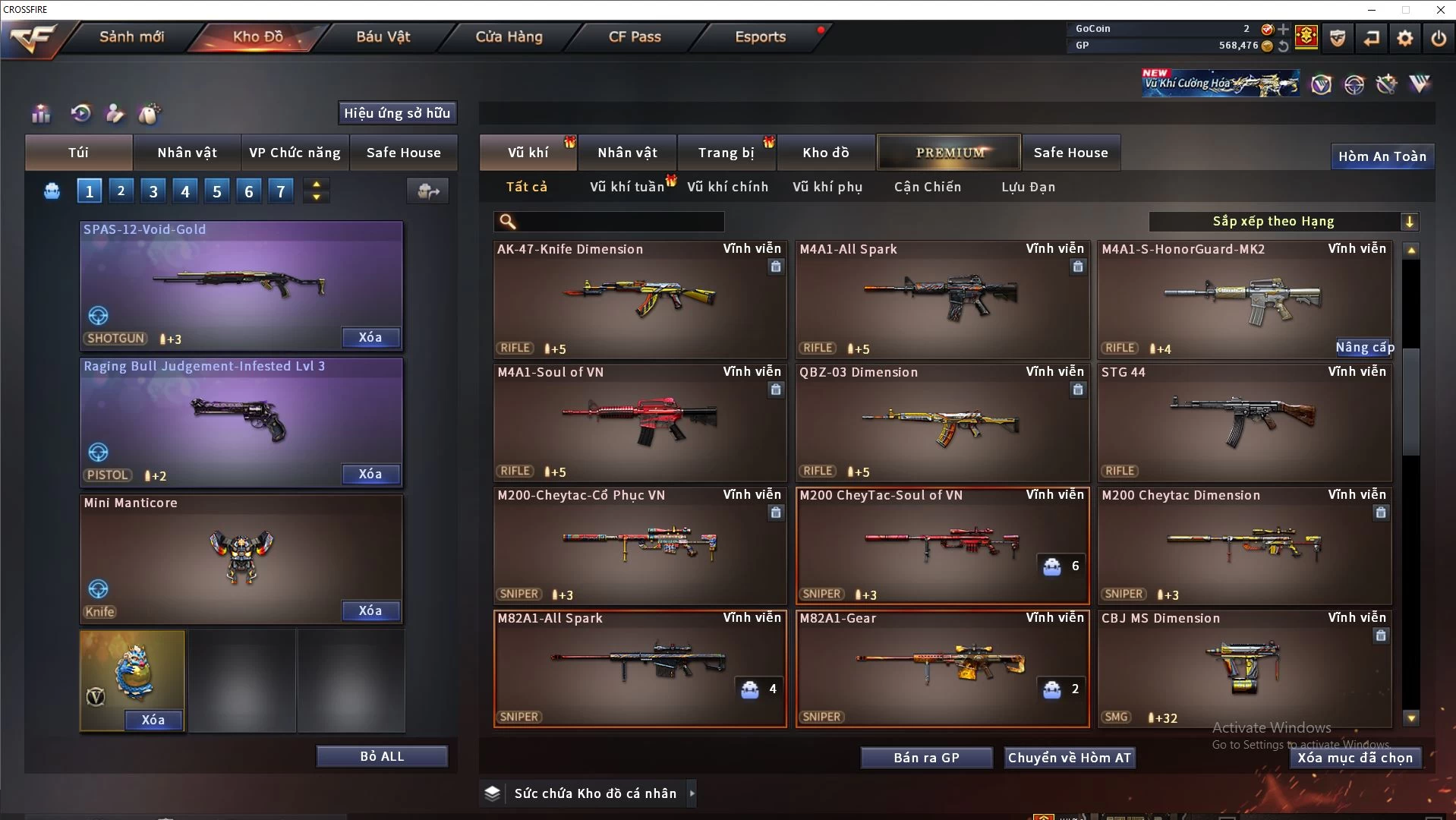Pick the M82A1-Gear sniper rifle
The width and height of the screenshot is (1456, 820).
(x=942, y=668)
